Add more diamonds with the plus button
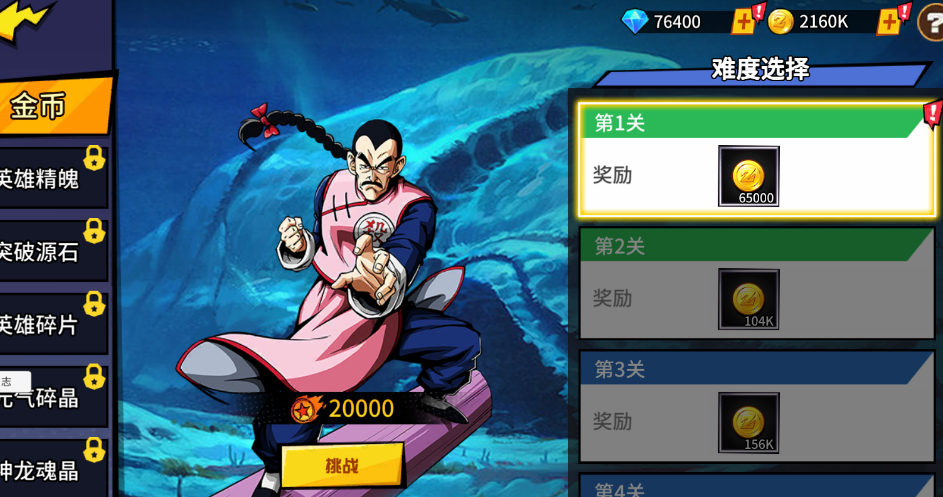 (x=743, y=21)
